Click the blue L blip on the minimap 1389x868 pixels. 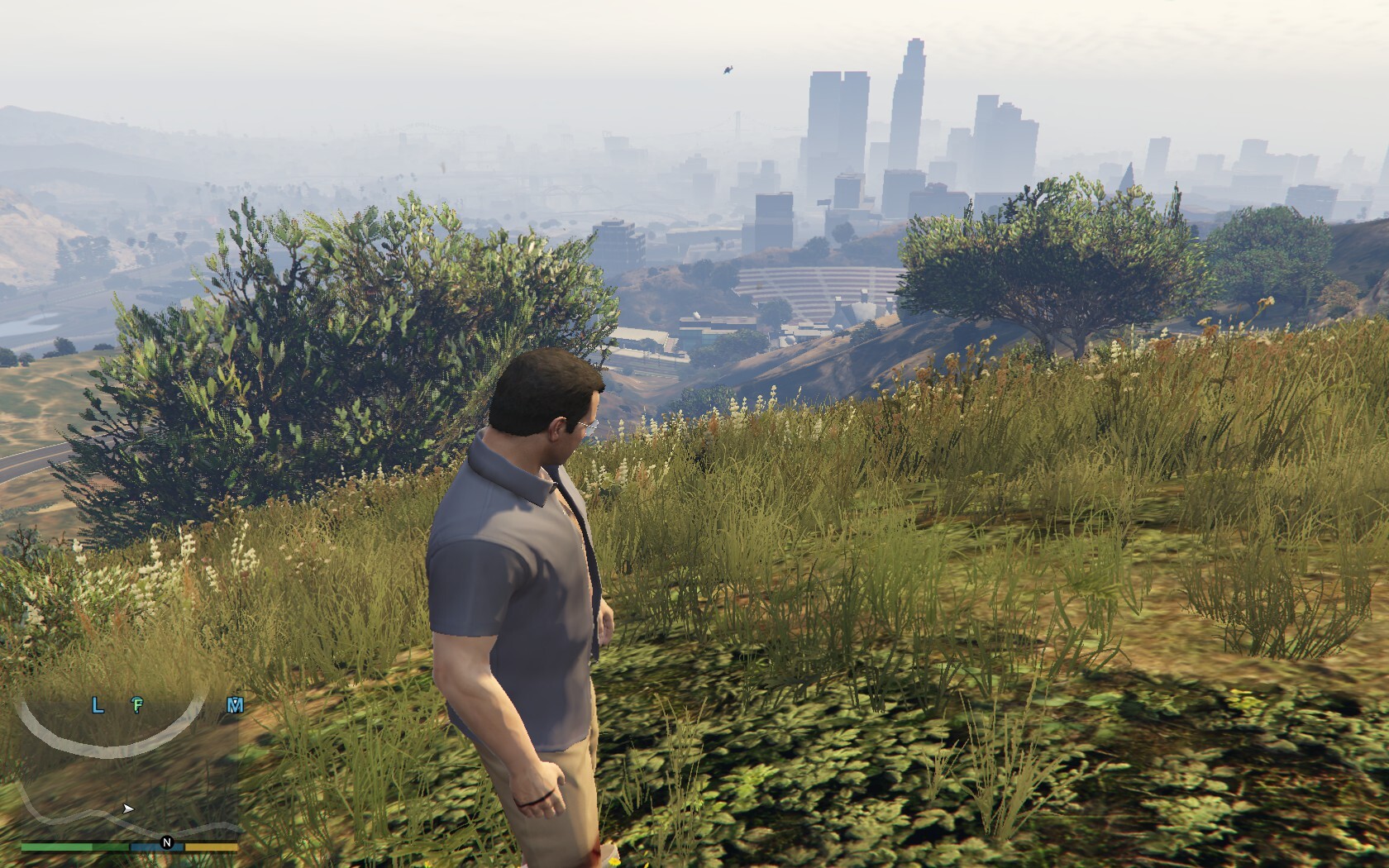(98, 705)
